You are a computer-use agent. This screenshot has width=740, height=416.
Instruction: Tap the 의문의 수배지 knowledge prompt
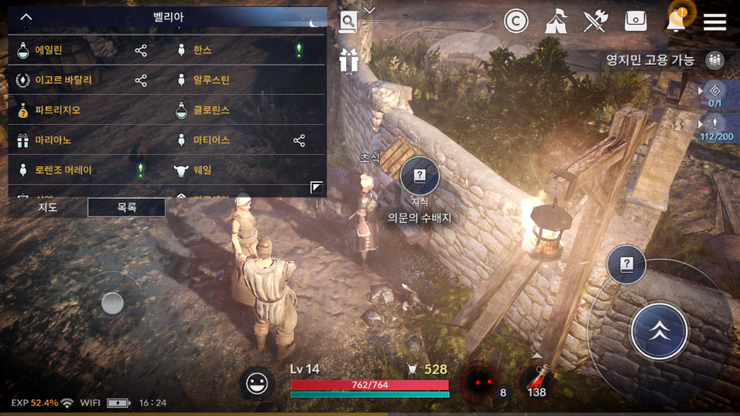pyautogui.click(x=420, y=178)
